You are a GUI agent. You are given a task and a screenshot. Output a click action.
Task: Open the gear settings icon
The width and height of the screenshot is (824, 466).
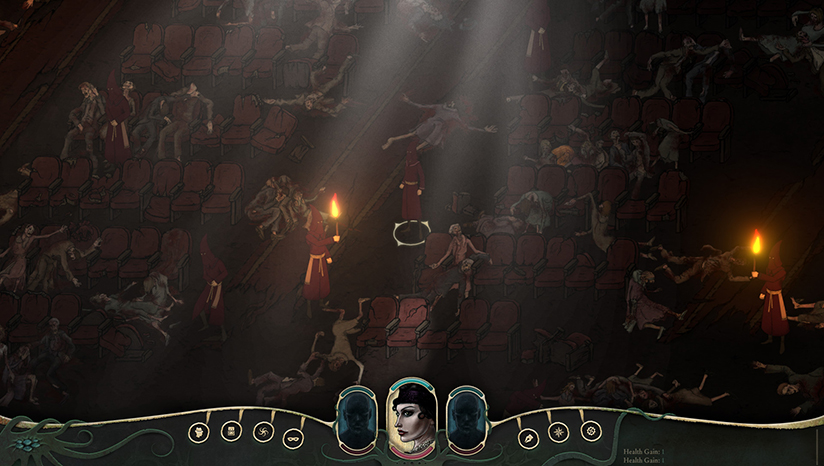(591, 431)
